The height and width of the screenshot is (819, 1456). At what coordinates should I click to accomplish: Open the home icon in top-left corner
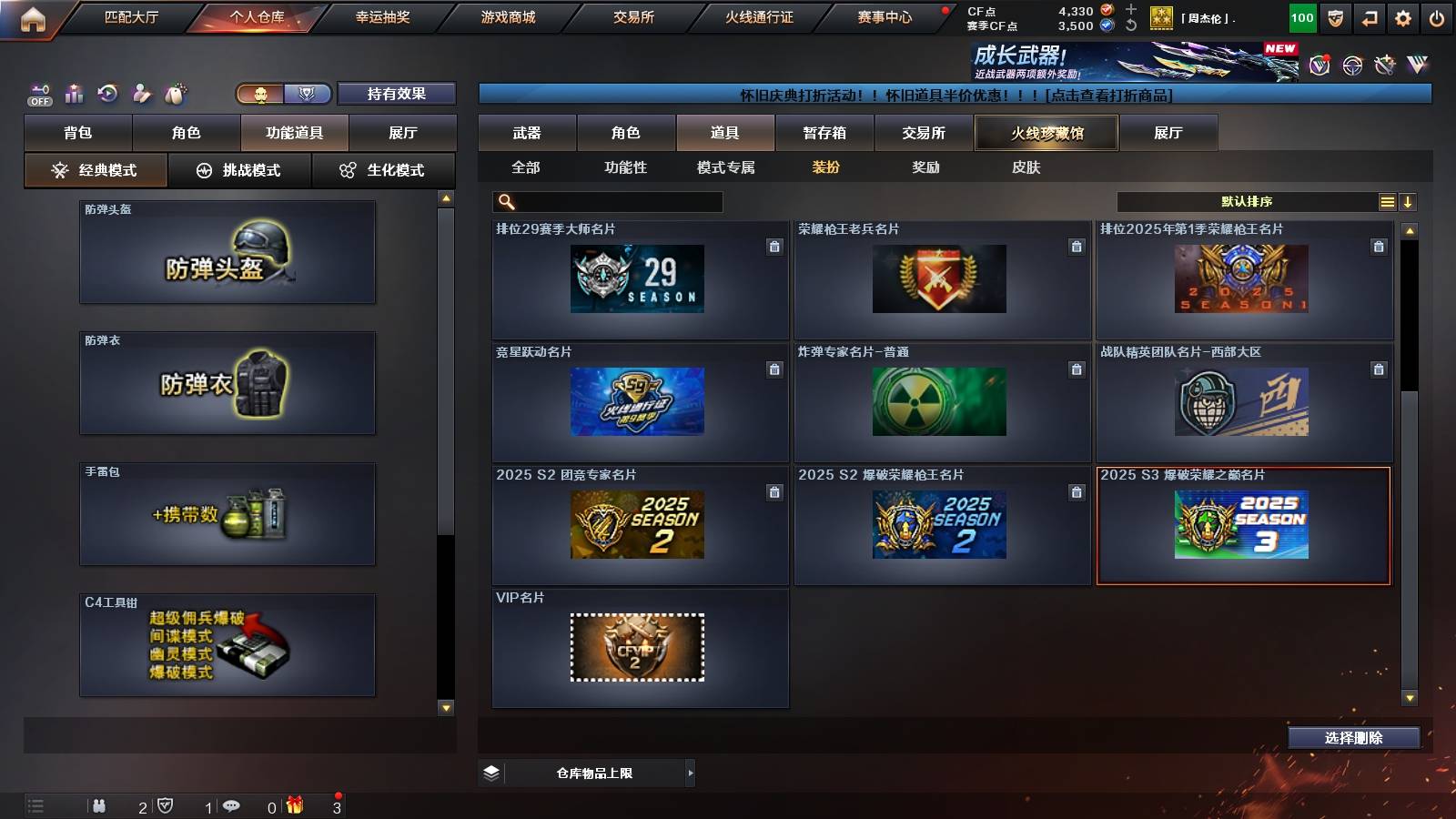(33, 16)
